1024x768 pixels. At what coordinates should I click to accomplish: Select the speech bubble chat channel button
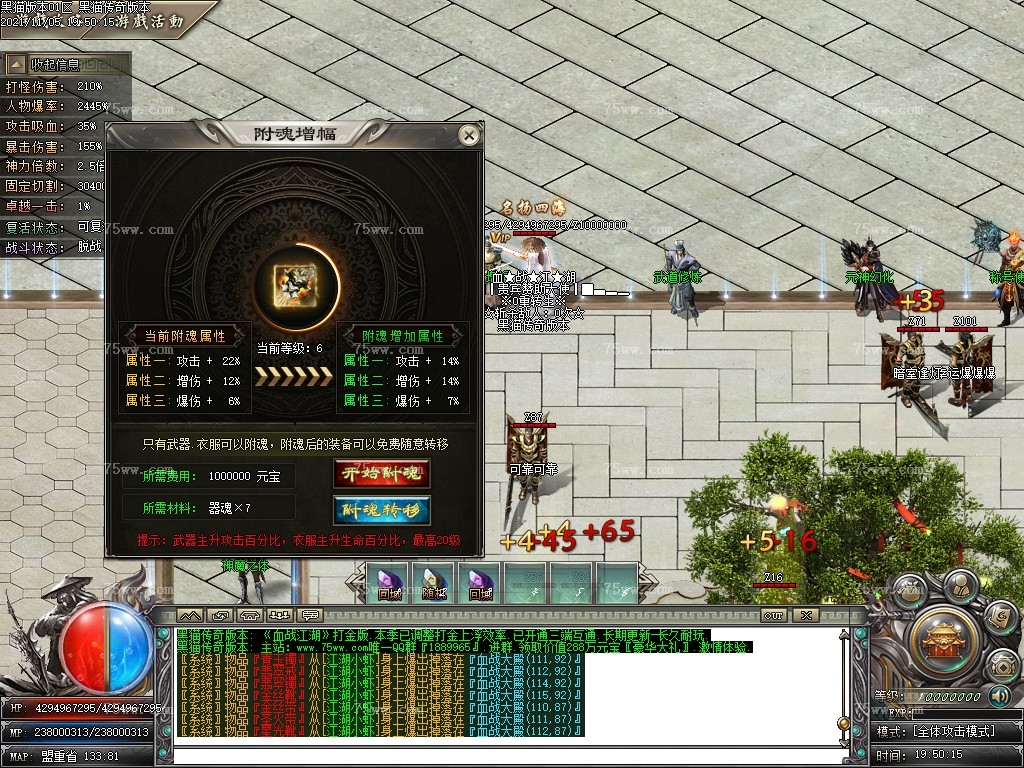coord(310,614)
